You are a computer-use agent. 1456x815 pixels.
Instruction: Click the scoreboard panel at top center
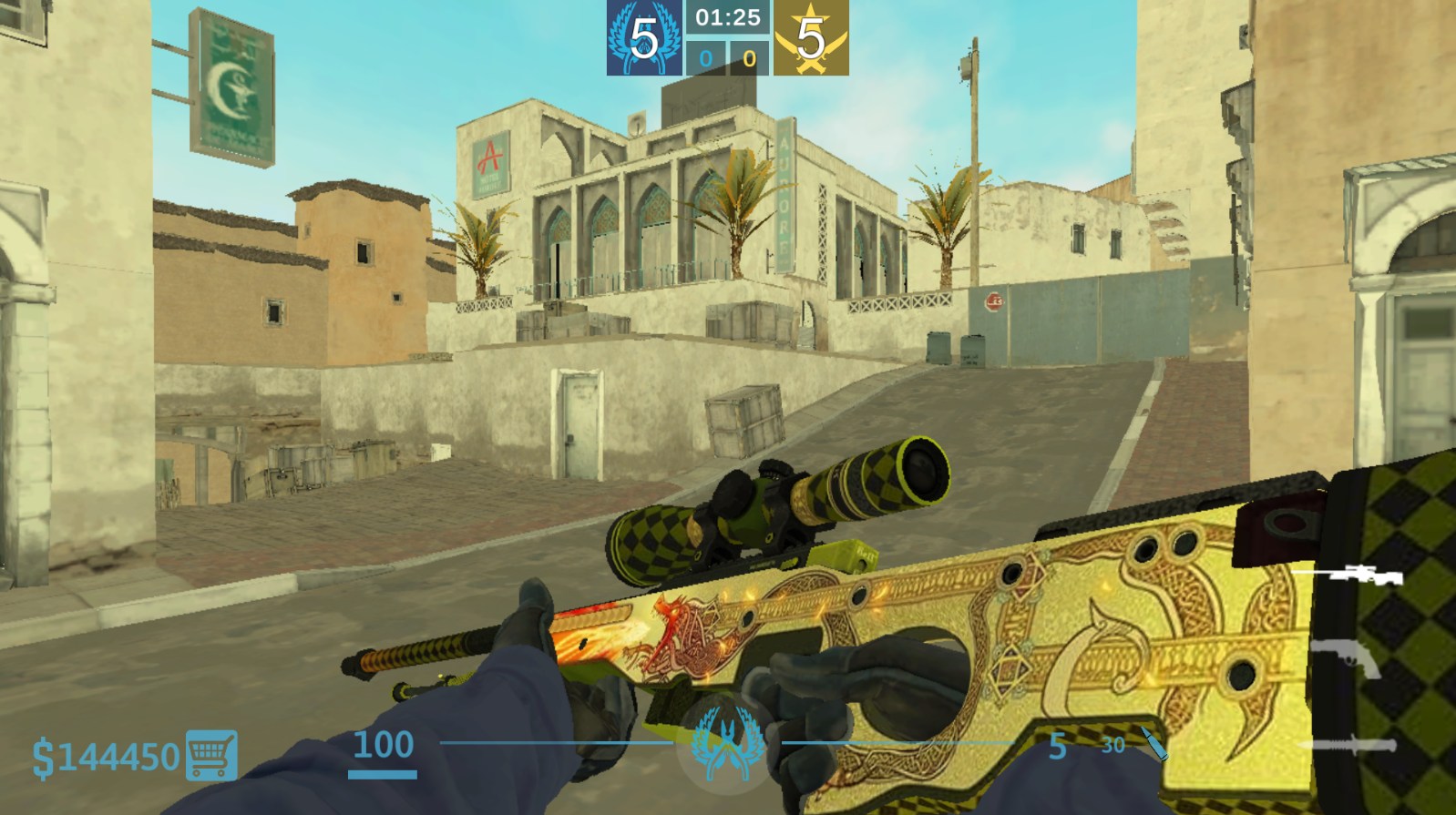729,36
